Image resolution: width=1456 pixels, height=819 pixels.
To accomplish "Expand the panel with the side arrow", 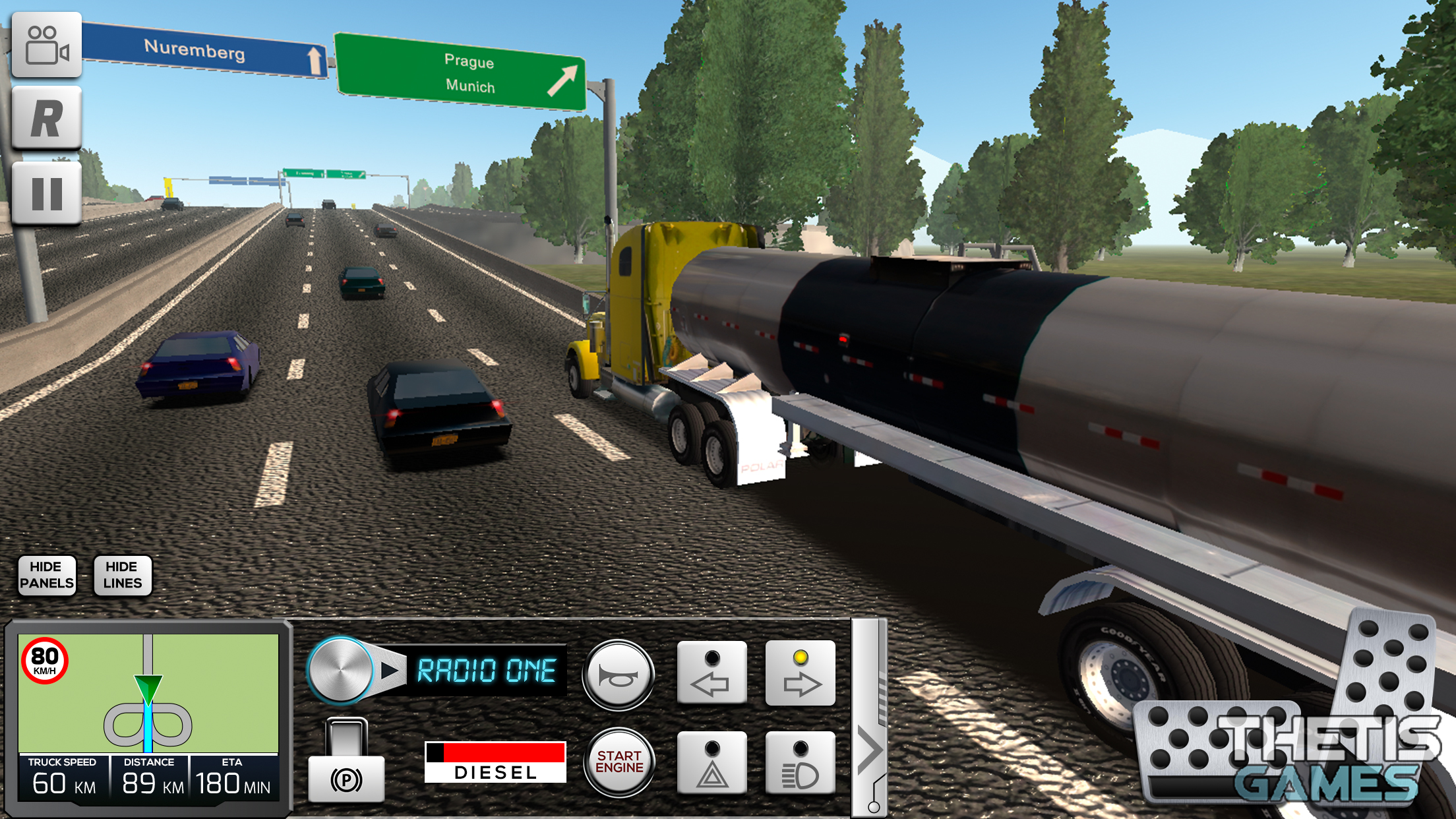I will click(869, 750).
